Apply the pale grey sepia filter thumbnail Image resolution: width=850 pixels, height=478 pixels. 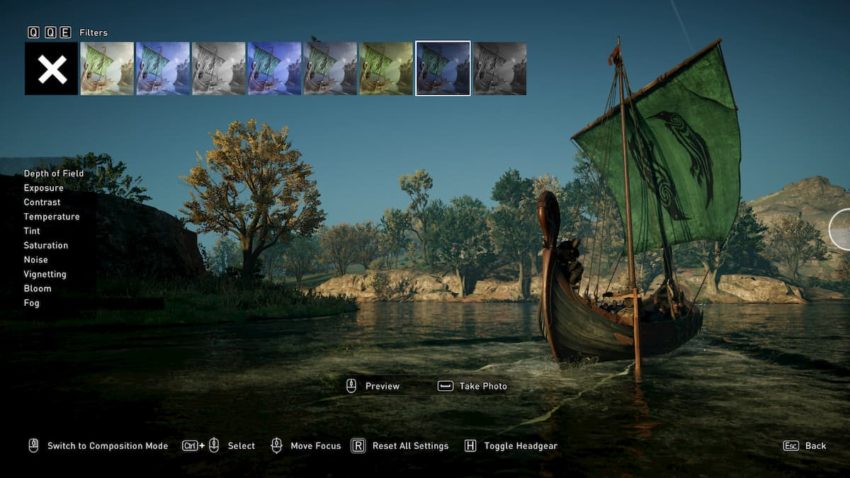point(219,68)
